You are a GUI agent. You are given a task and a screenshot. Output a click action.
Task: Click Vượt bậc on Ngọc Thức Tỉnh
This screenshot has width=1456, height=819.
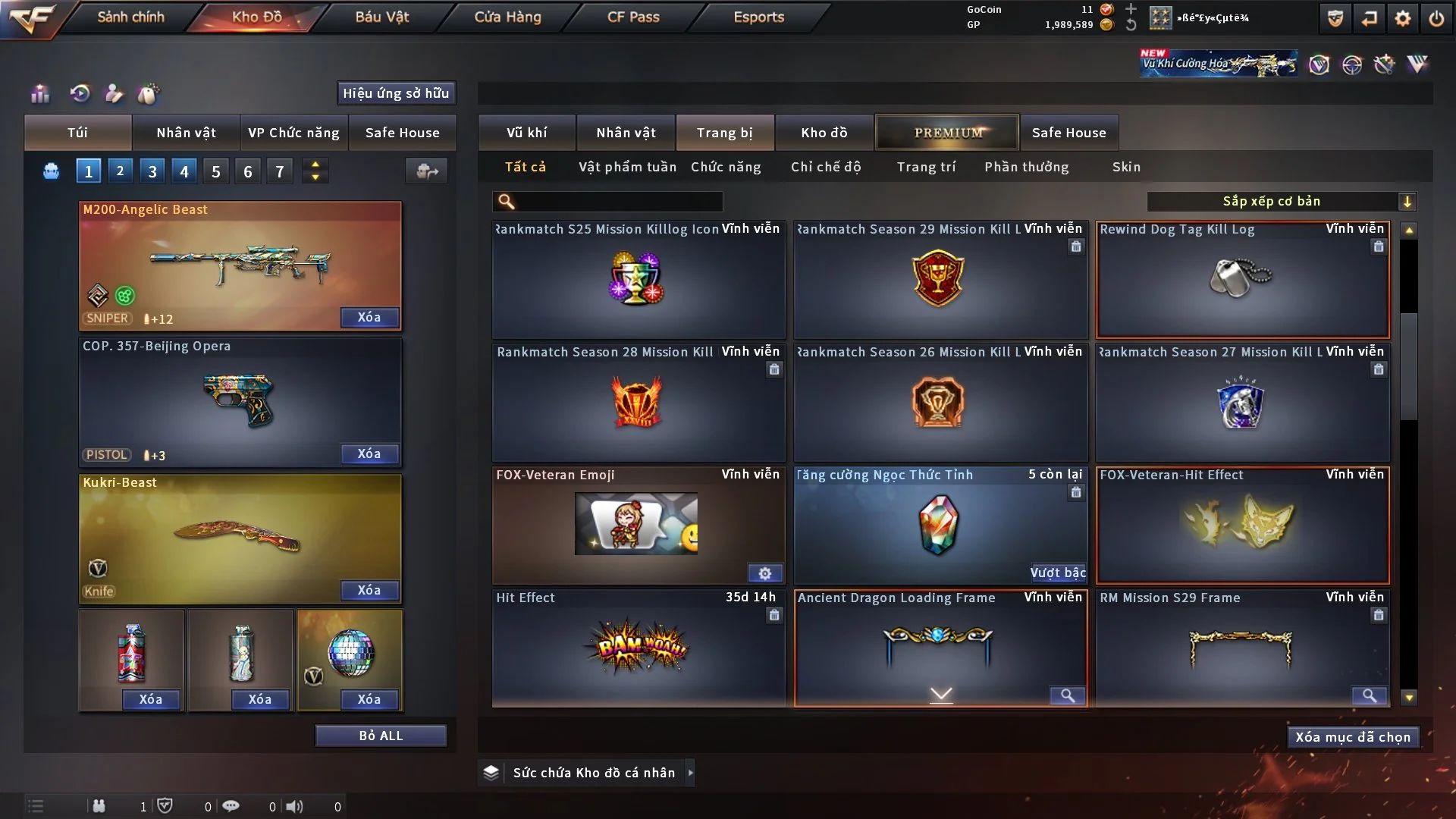(1057, 573)
